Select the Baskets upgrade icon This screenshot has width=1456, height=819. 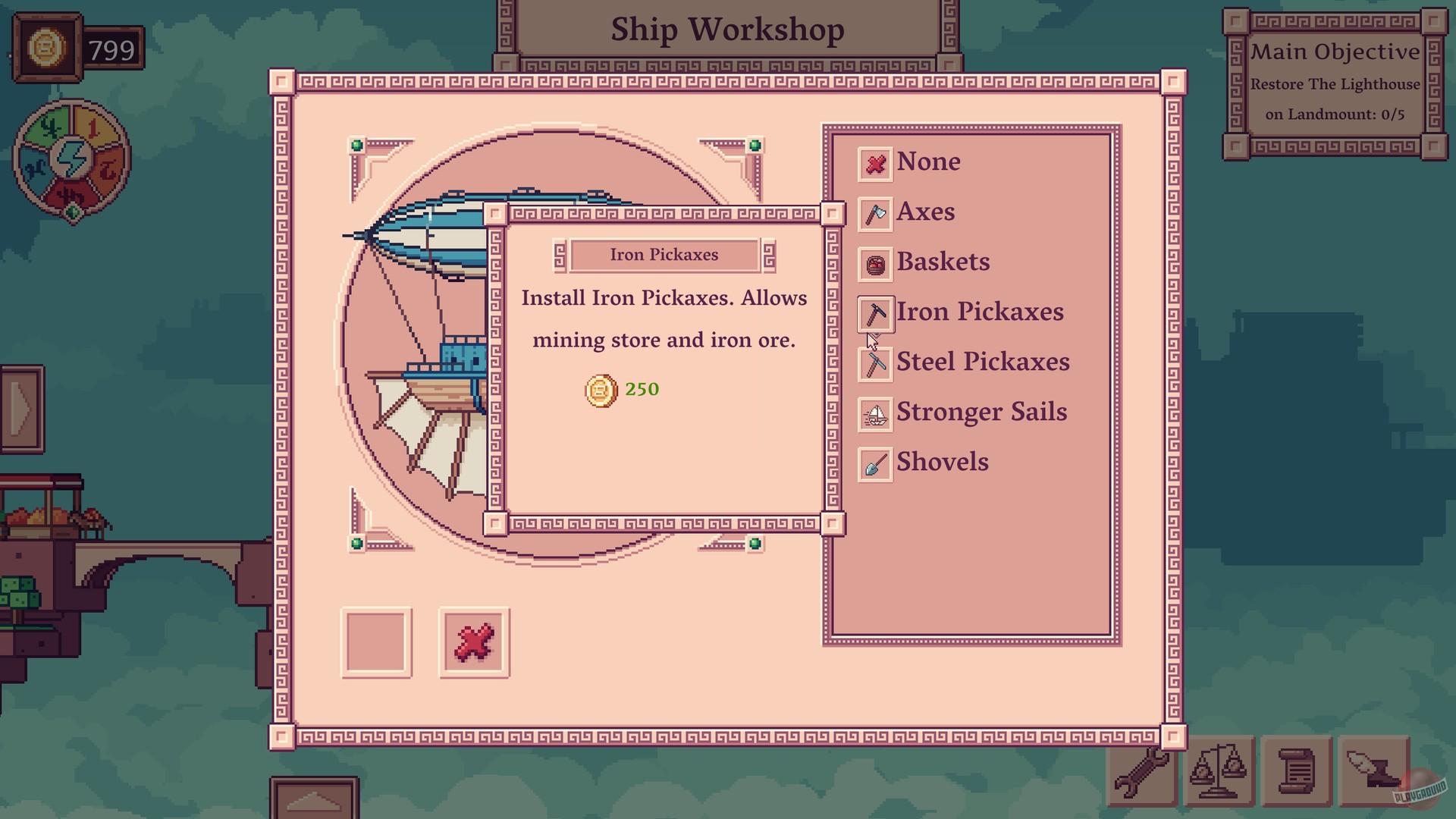[x=874, y=263]
